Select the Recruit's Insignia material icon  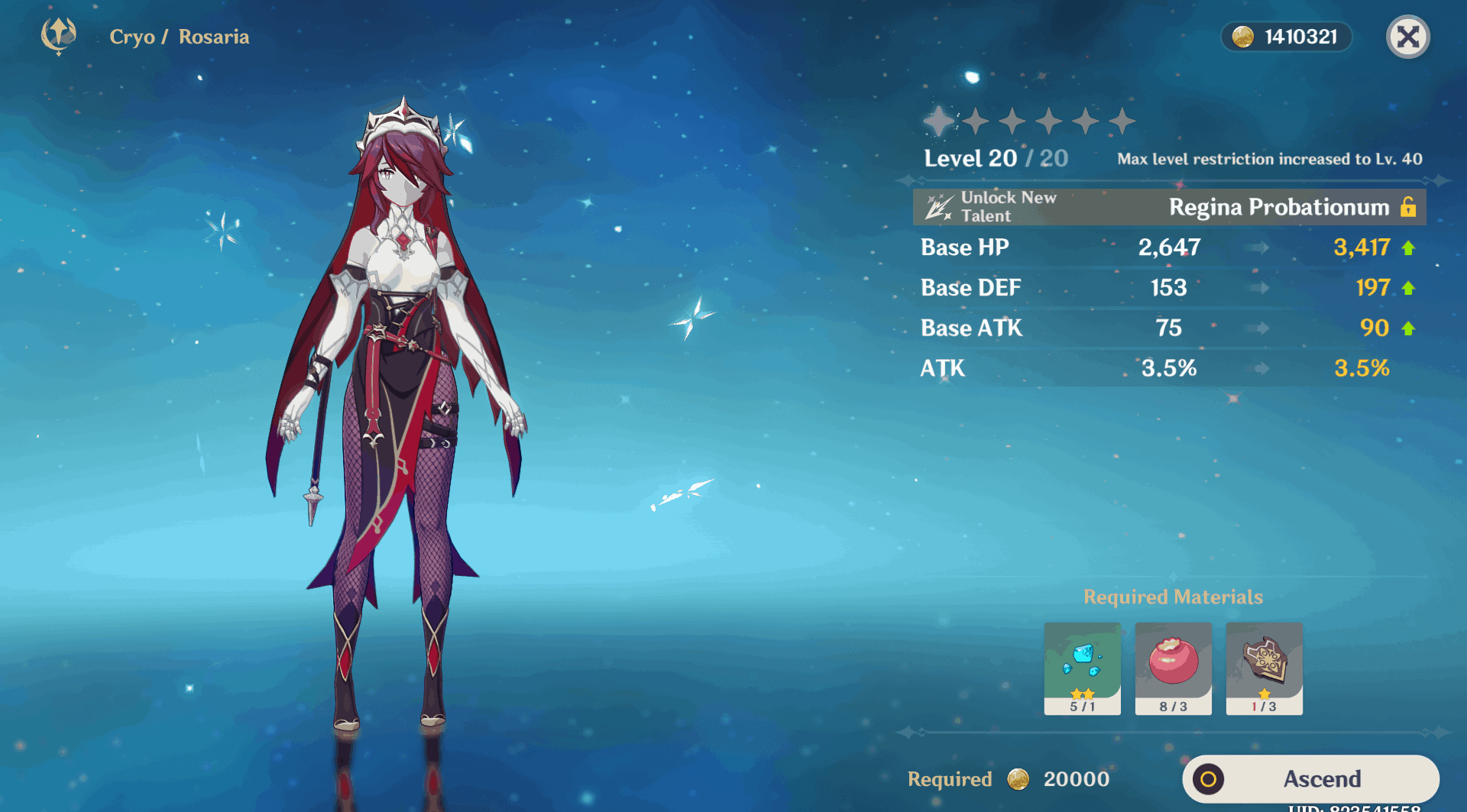click(1265, 668)
